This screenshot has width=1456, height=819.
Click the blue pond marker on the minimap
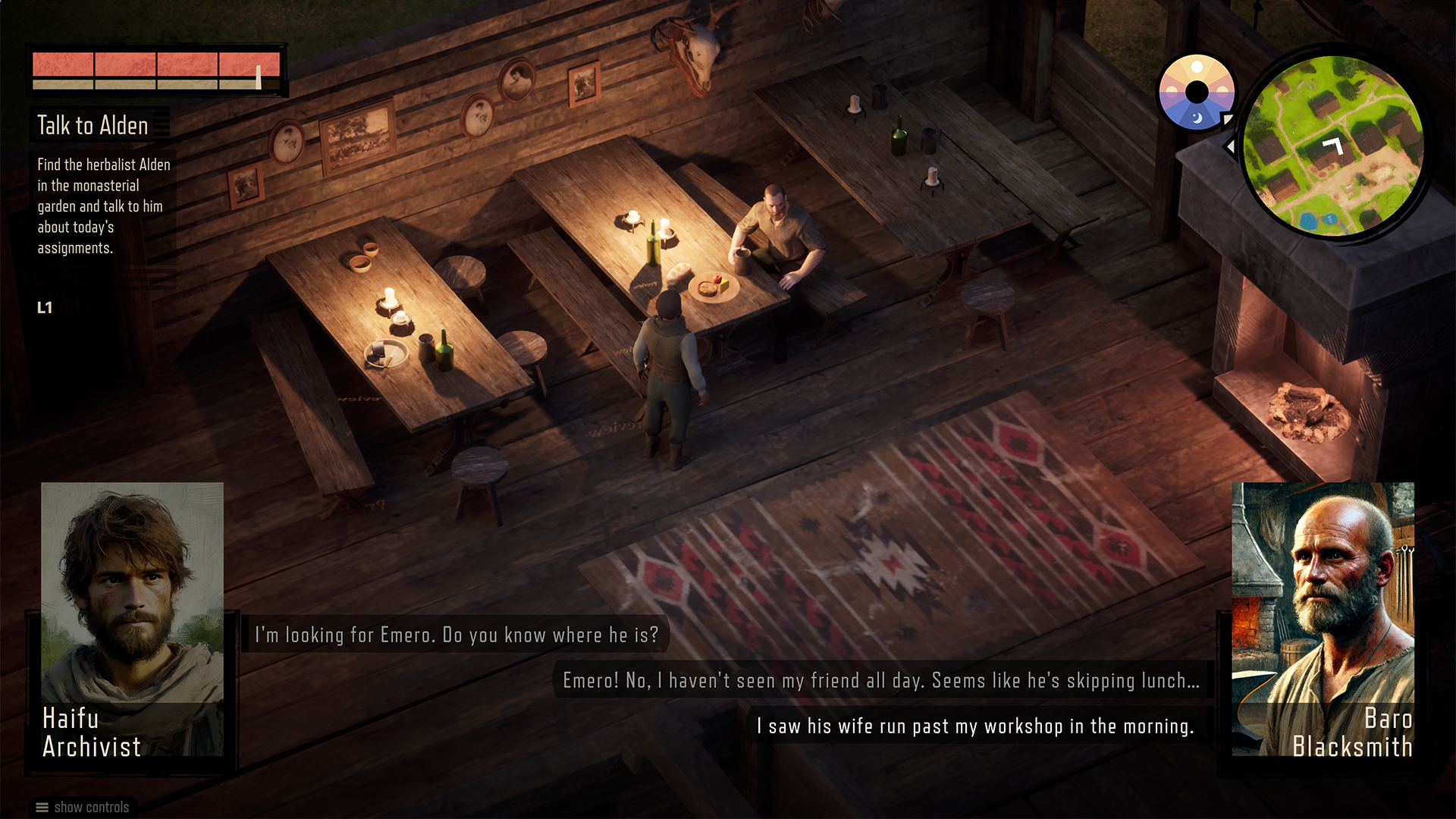point(1310,221)
